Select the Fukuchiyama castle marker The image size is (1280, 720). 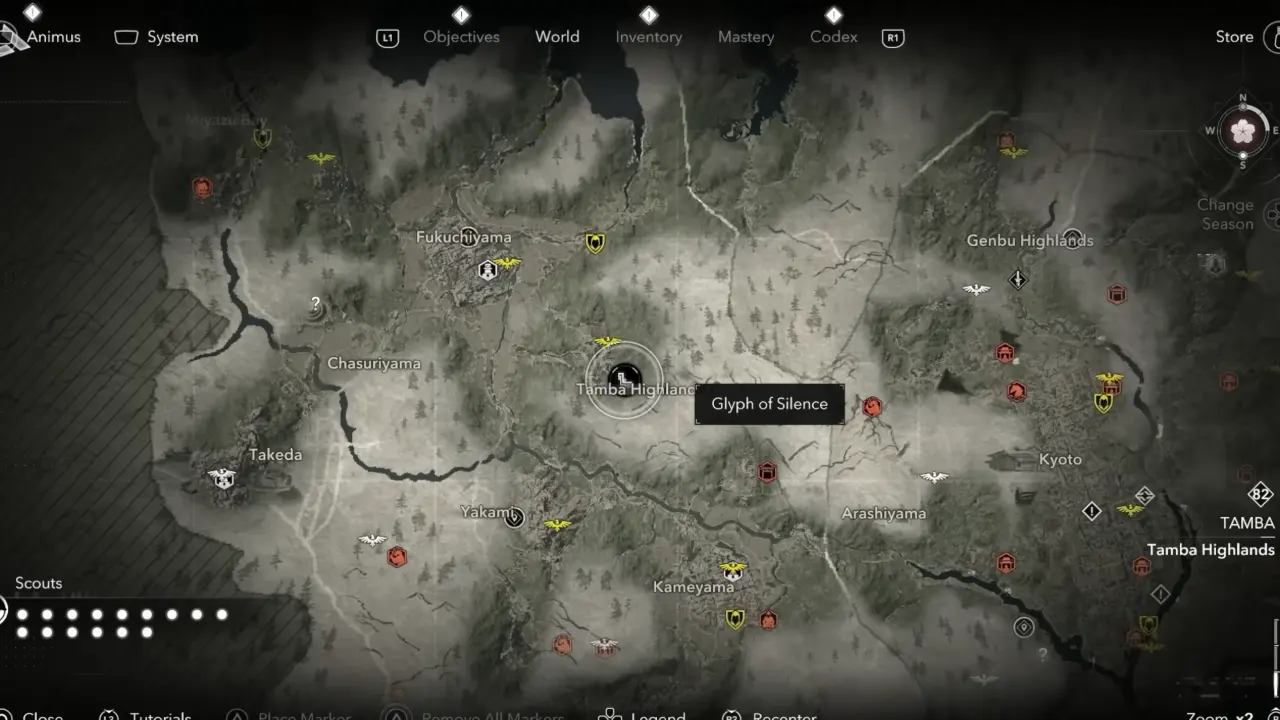coord(487,269)
